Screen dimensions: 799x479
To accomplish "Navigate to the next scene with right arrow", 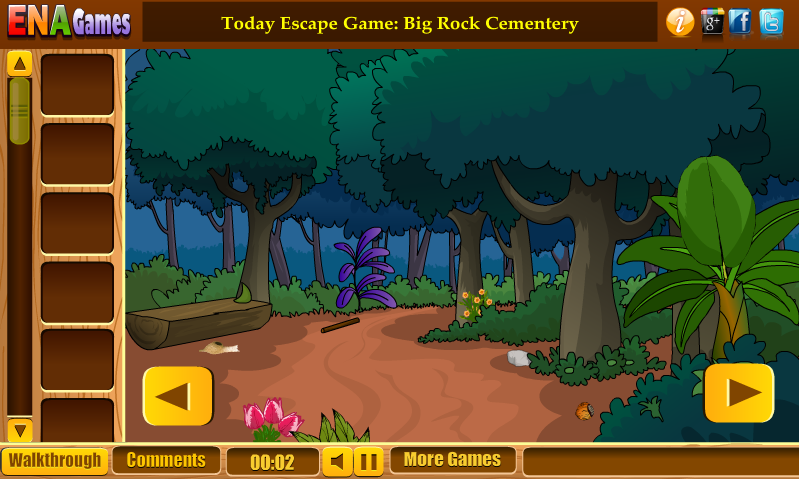I will (739, 393).
